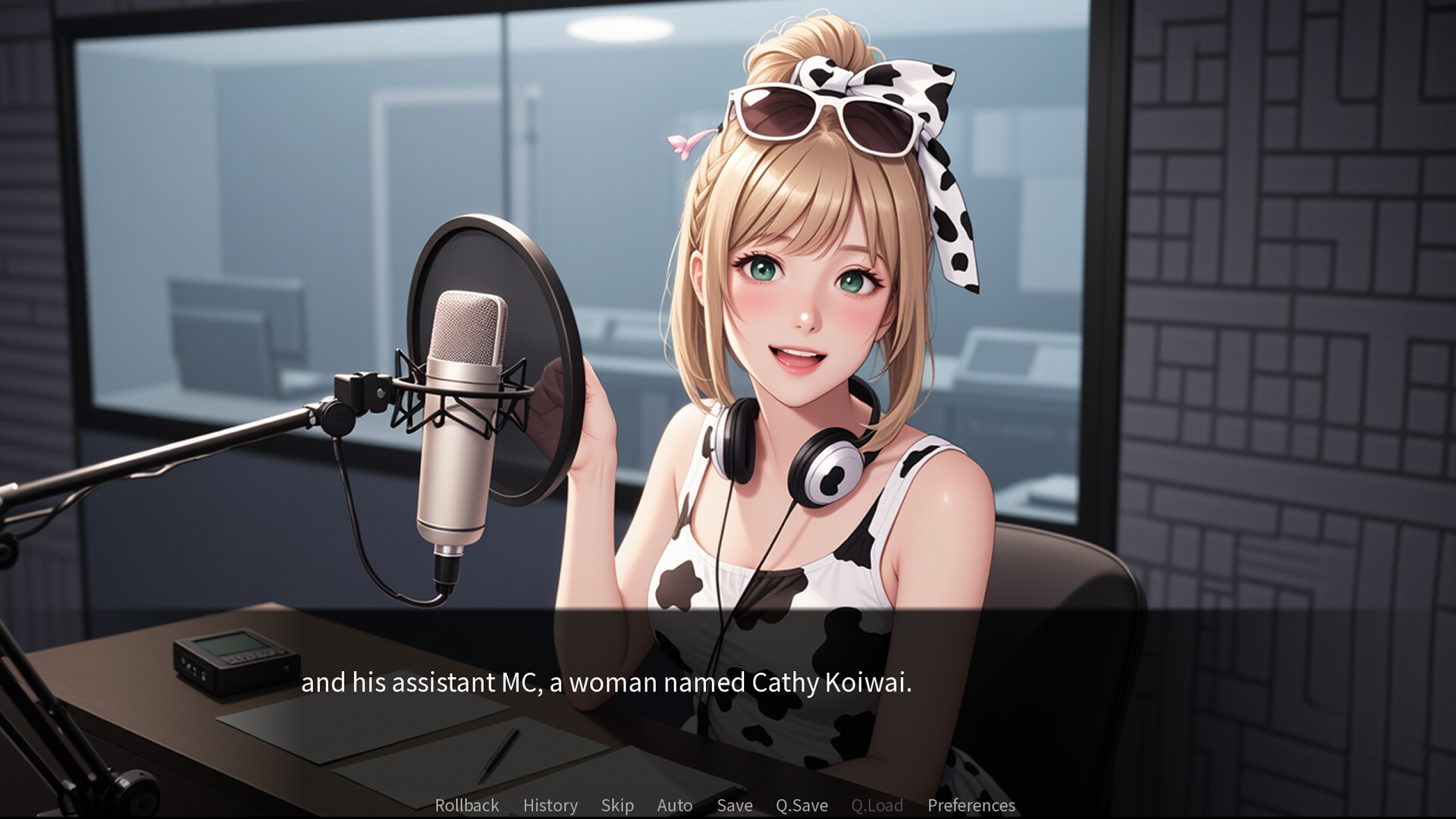Open the dialogue History log
This screenshot has height=819, width=1456.
point(550,805)
